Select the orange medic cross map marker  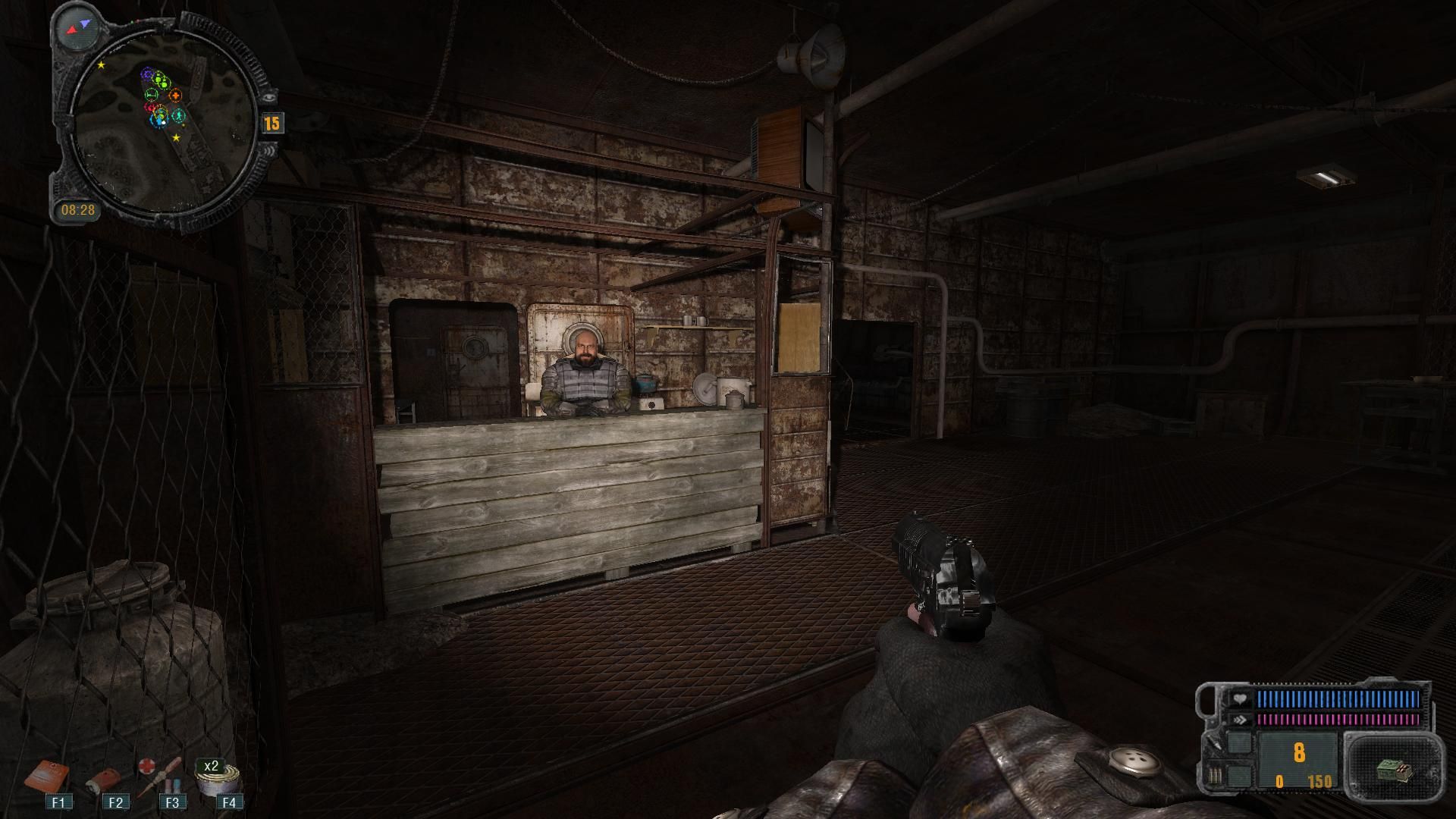click(x=175, y=96)
